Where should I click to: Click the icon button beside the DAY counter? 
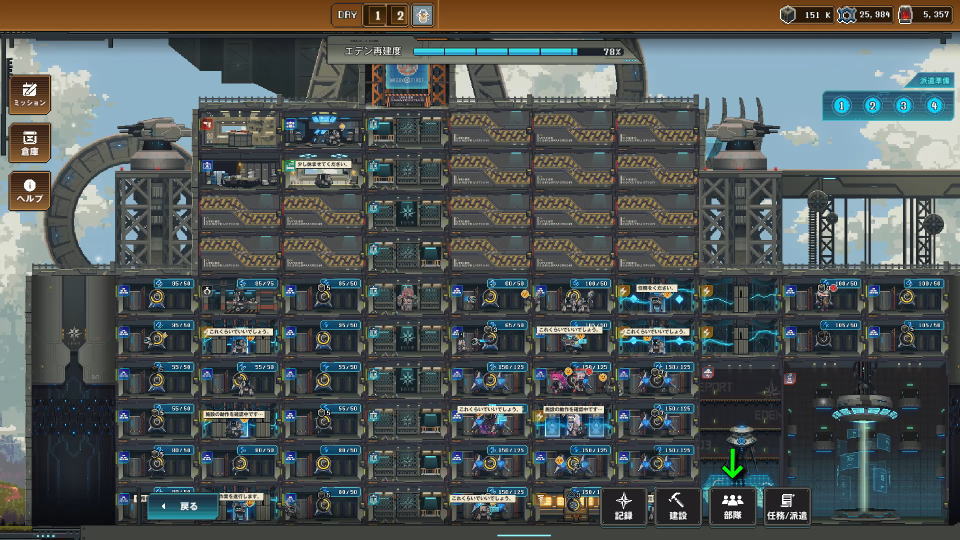423,15
